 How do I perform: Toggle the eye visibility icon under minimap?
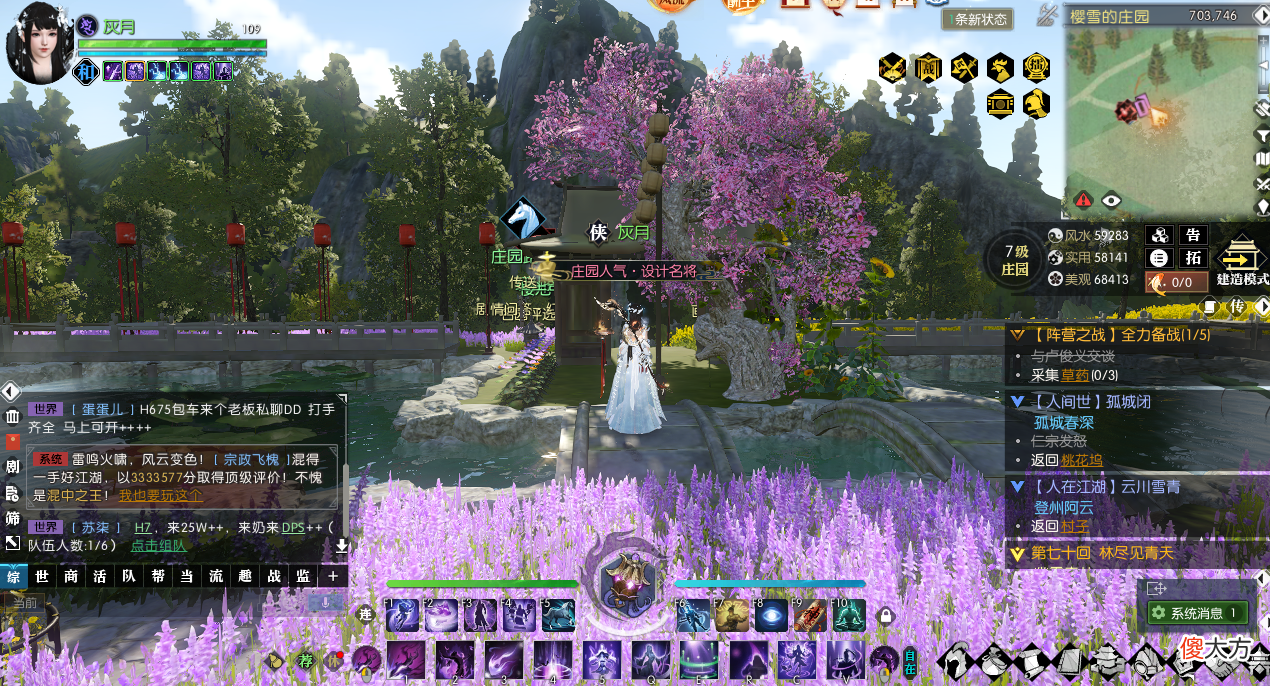coord(1111,200)
